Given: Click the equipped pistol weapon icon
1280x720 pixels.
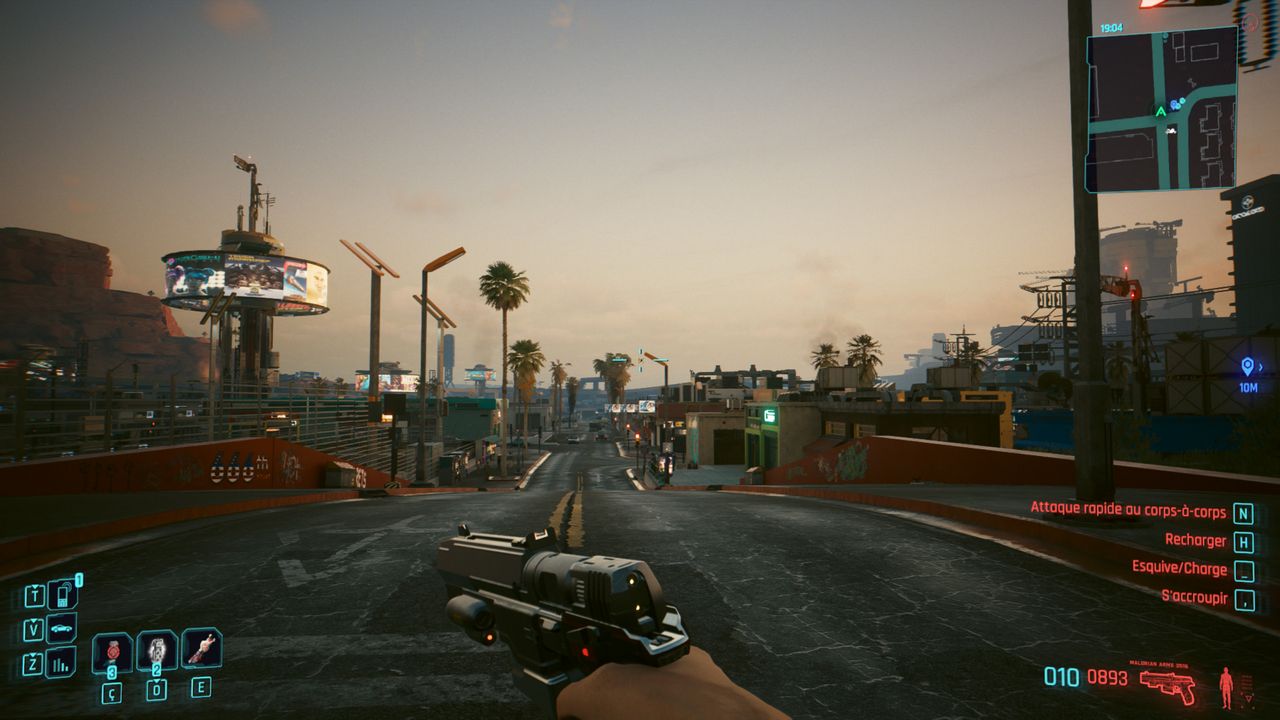Looking at the screenshot, I should [x=1167, y=685].
